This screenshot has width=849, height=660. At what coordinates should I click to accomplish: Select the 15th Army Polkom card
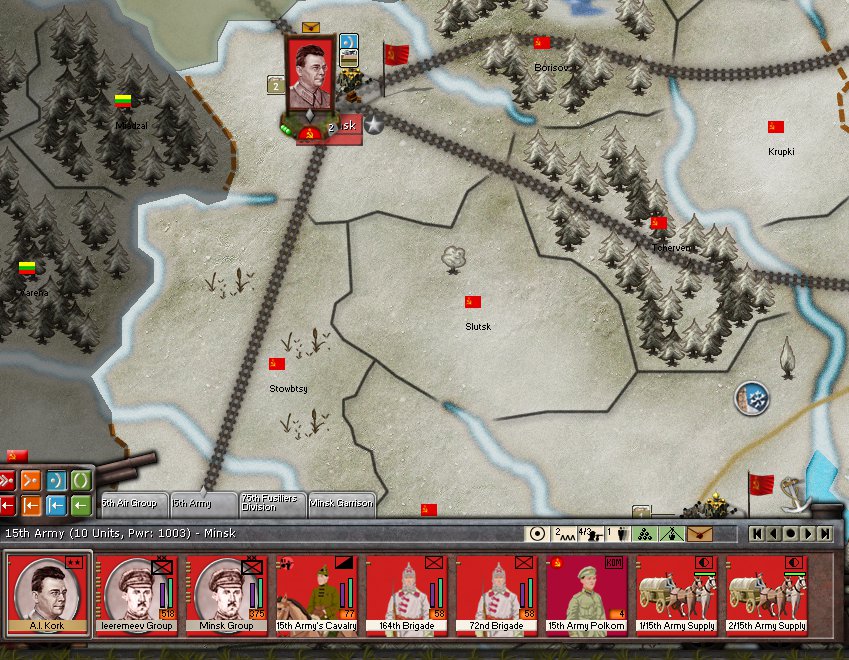click(588, 593)
